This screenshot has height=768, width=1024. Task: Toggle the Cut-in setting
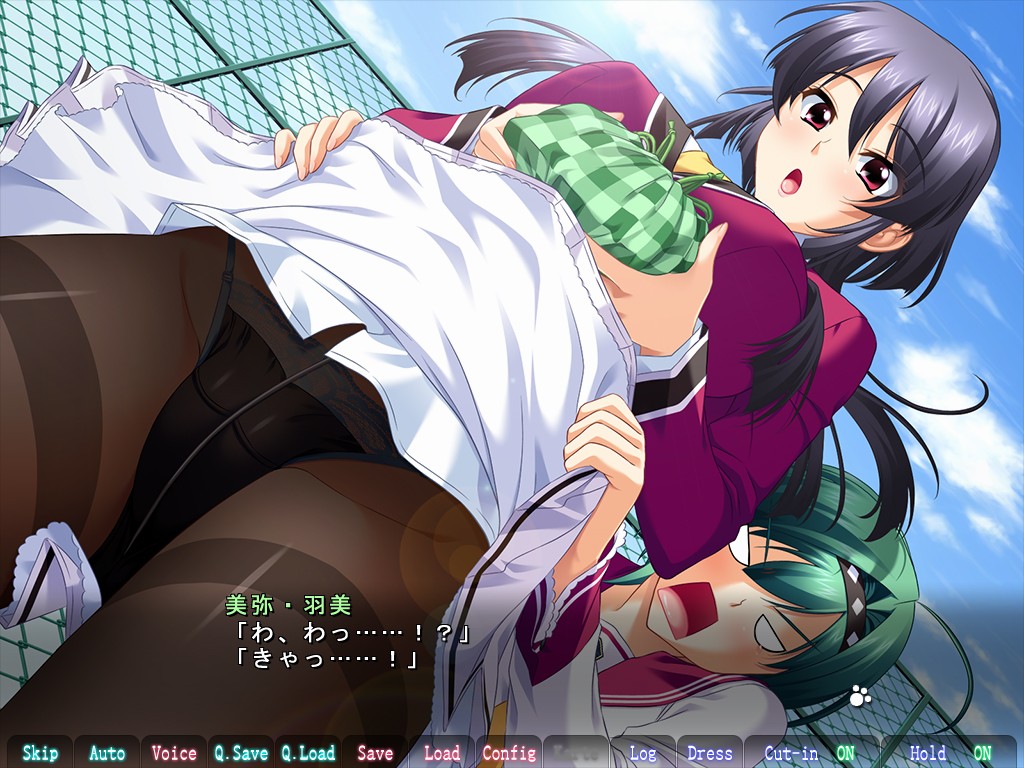[810, 753]
